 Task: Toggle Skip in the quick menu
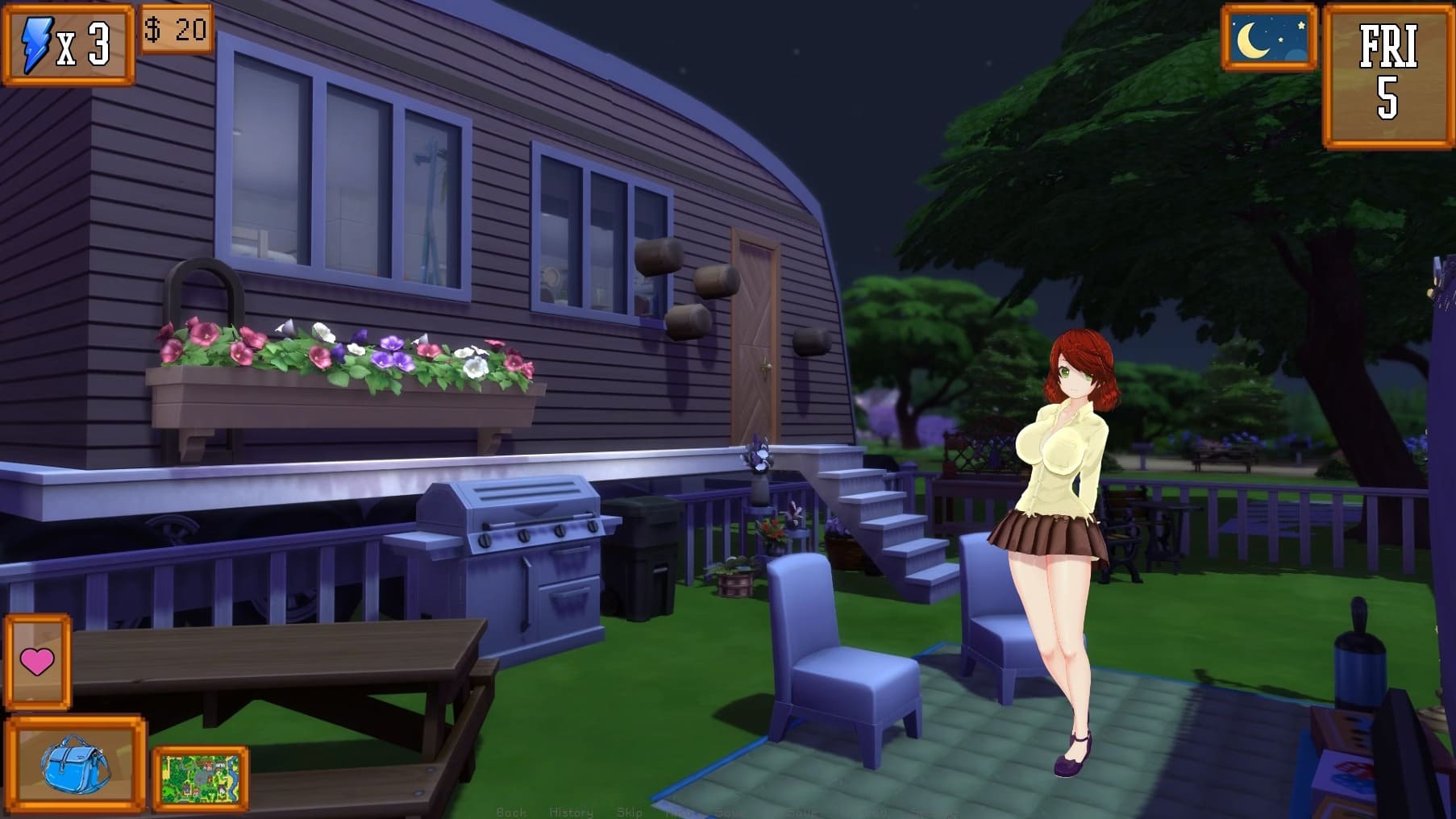pos(630,812)
